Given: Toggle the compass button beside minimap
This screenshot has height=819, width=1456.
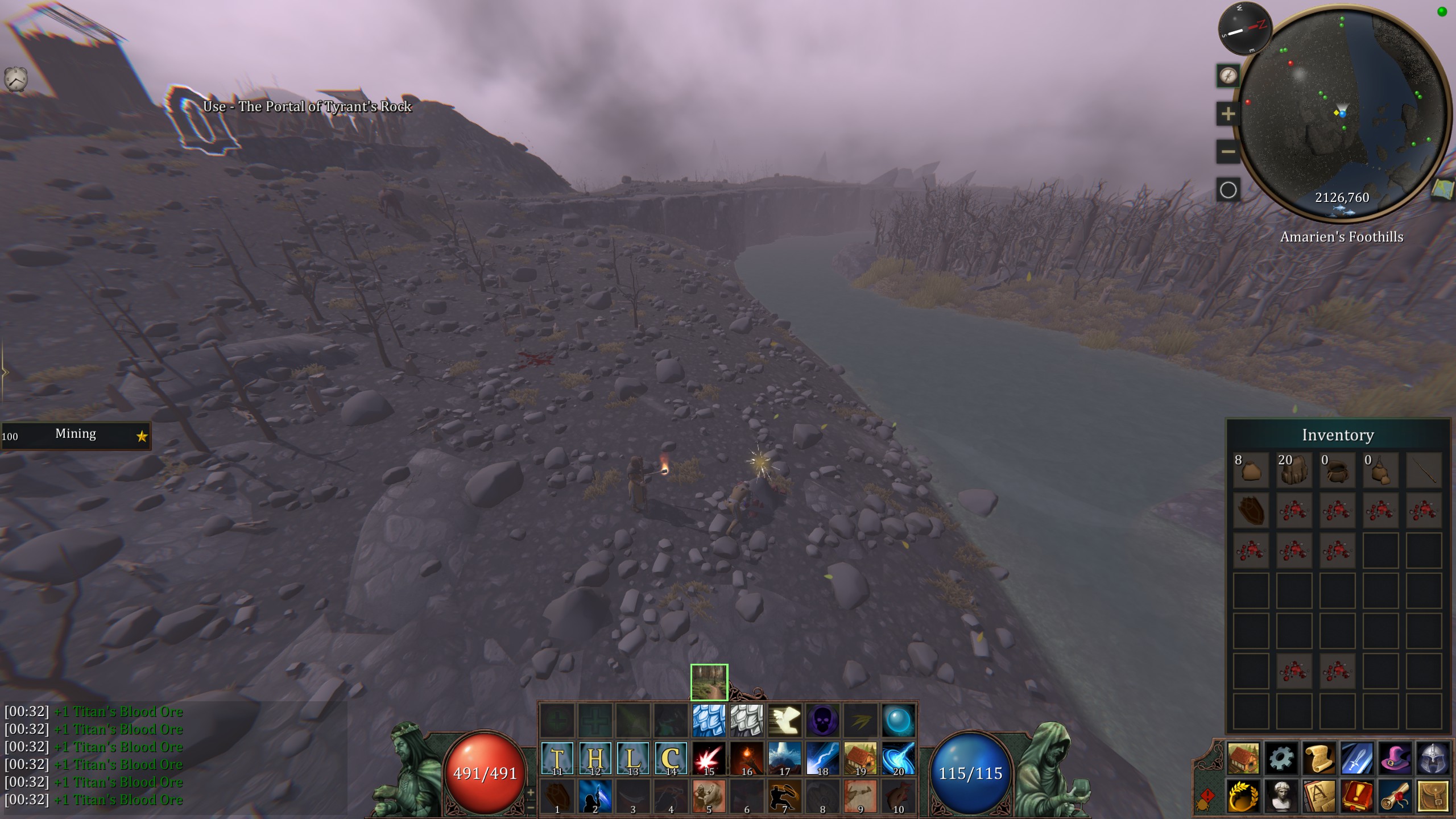Looking at the screenshot, I should click(x=1228, y=76).
